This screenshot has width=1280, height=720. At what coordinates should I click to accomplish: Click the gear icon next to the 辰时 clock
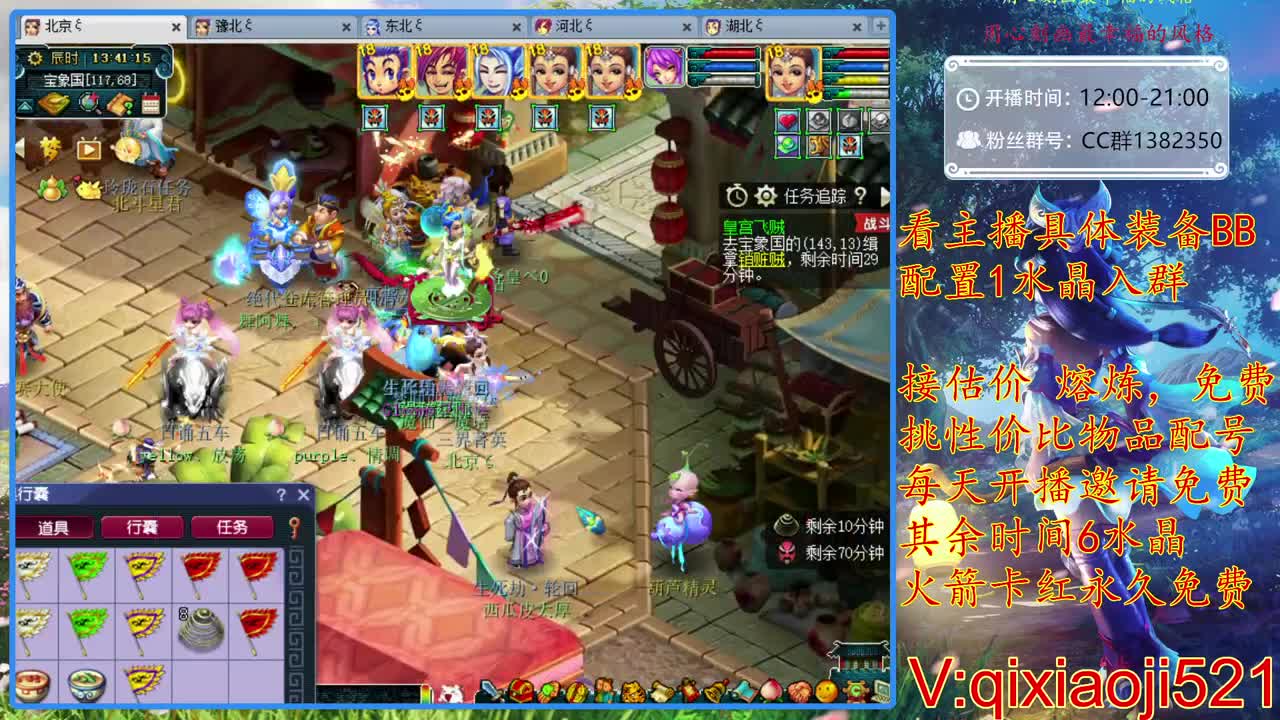33,58
